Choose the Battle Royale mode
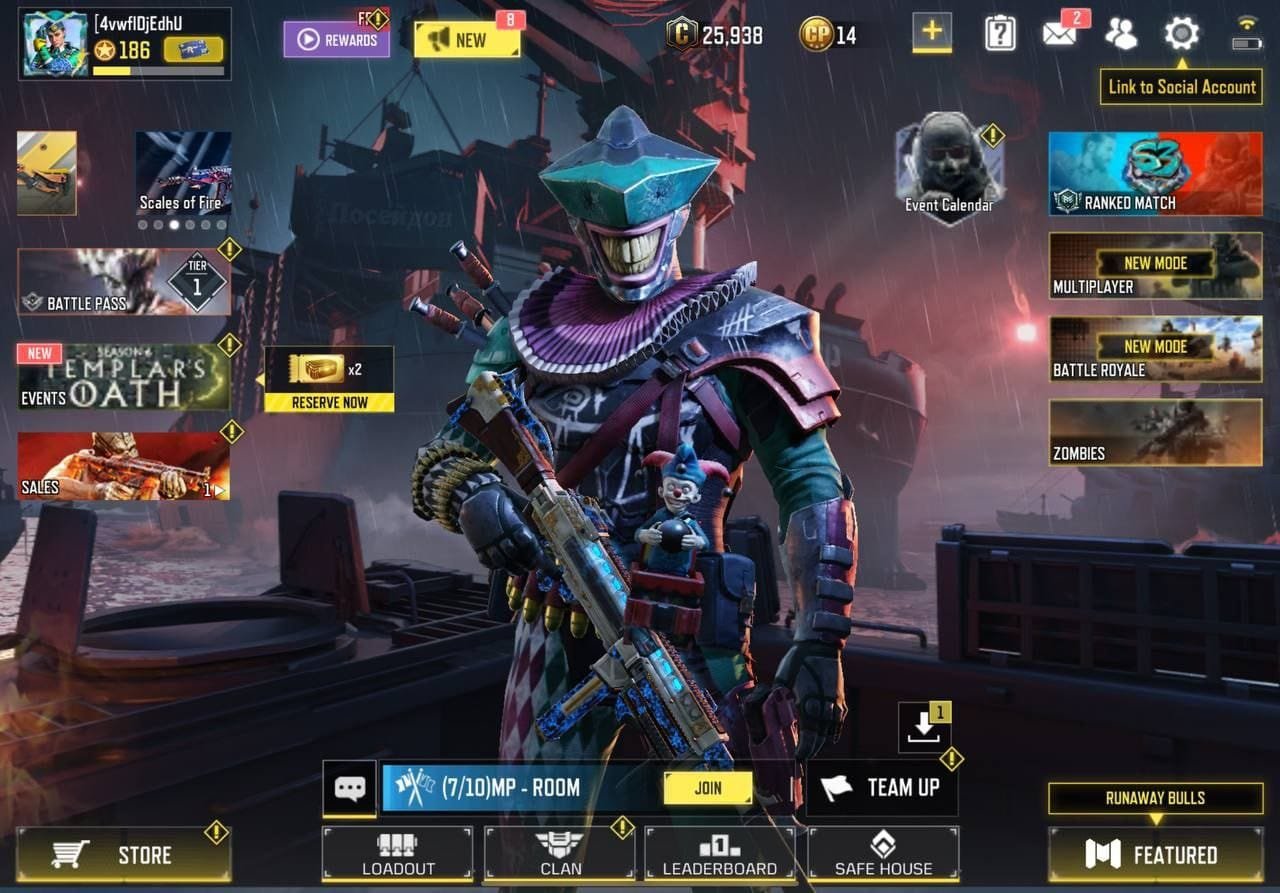Screen dimensions: 1280x893 click(x=1155, y=349)
